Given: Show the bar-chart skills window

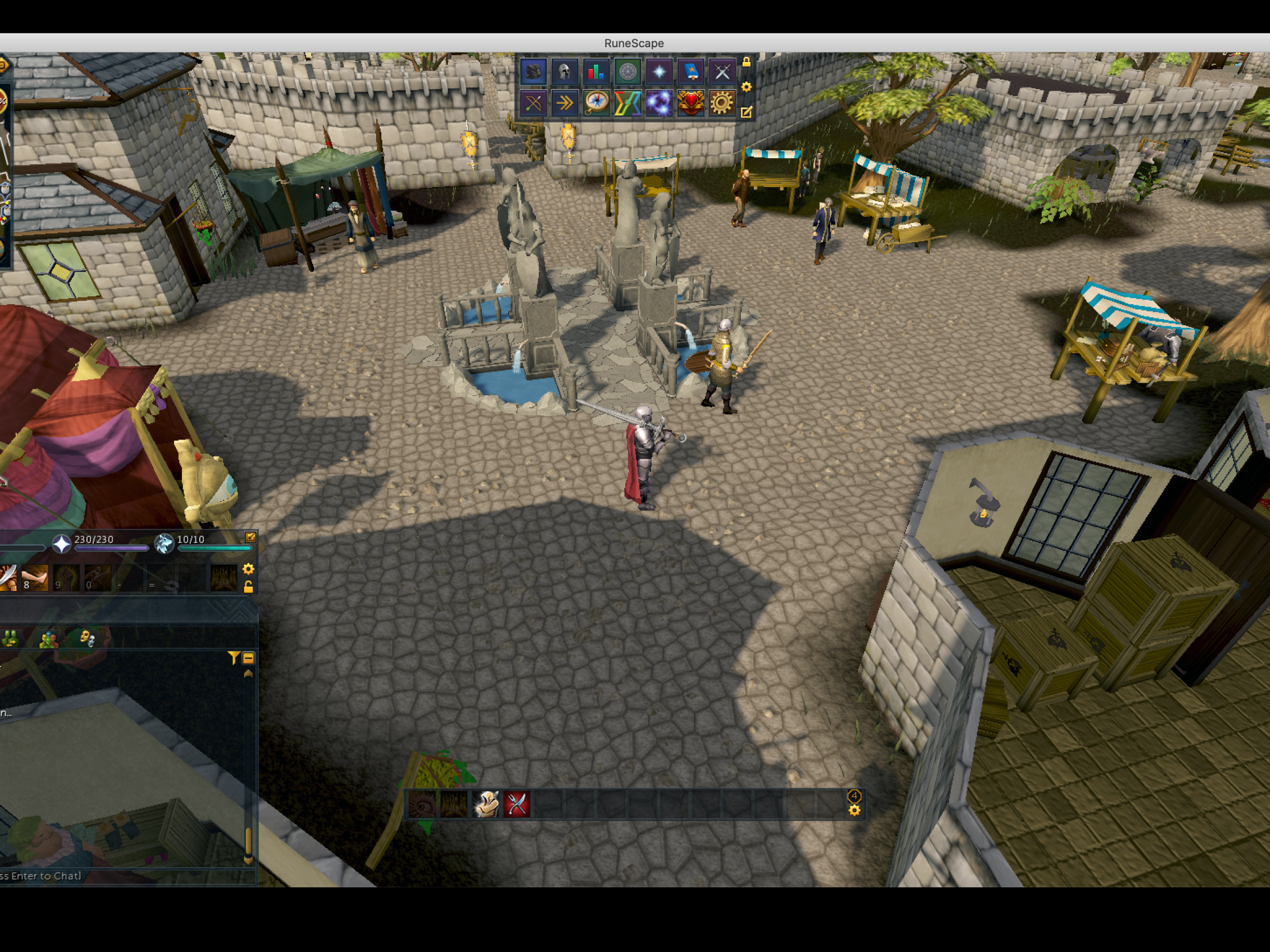Looking at the screenshot, I should (595, 72).
